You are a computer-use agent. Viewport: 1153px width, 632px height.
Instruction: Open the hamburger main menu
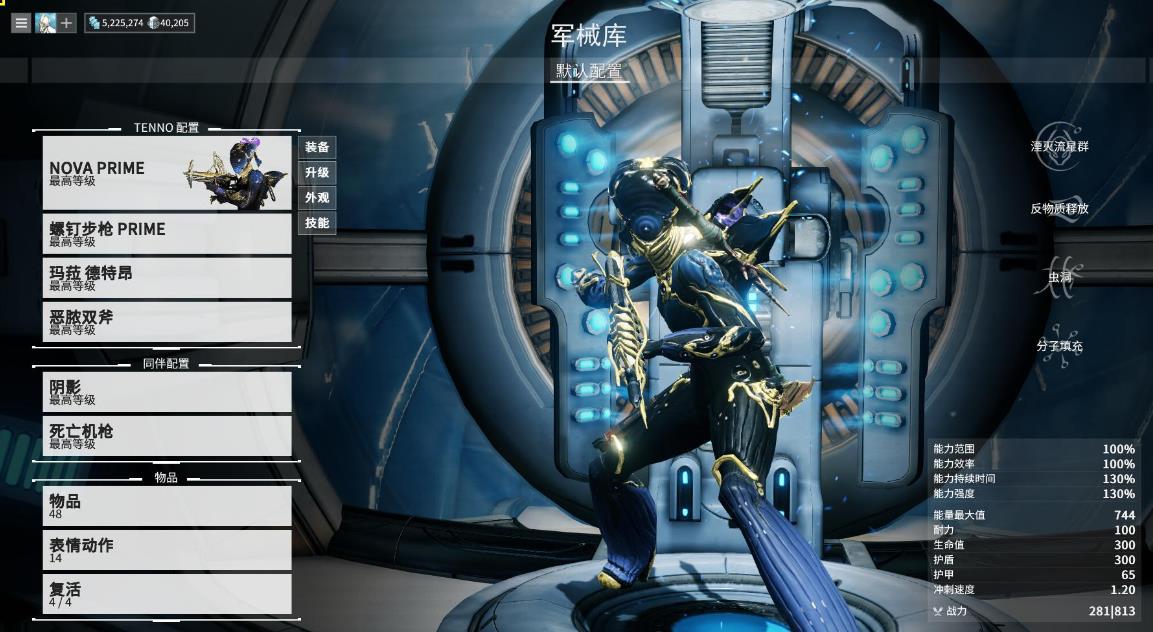21,22
